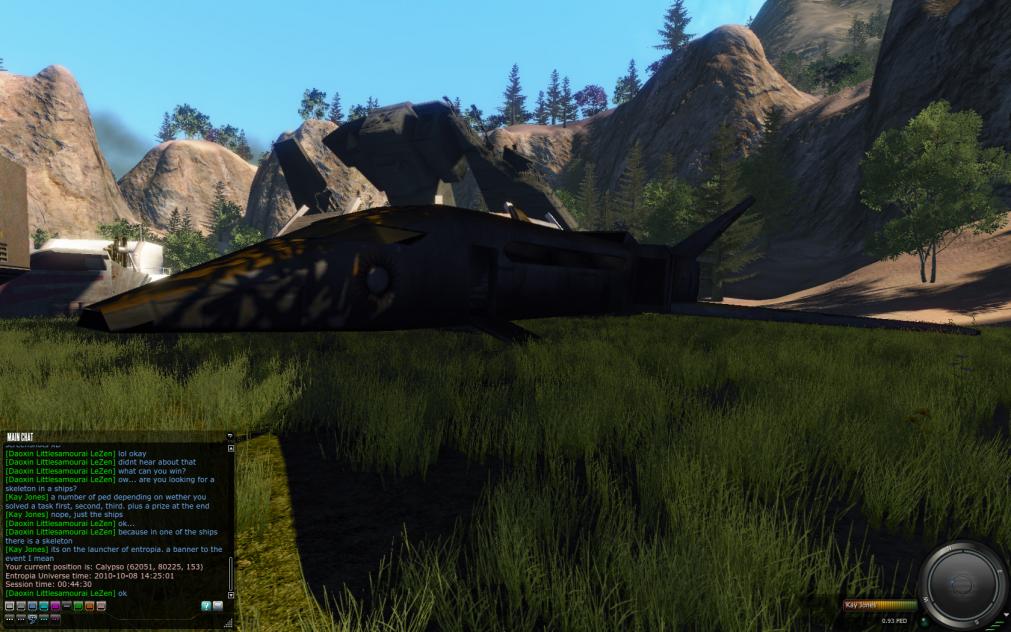Click the Main Chat window title
1011x632 pixels.
pyautogui.click(x=20, y=437)
